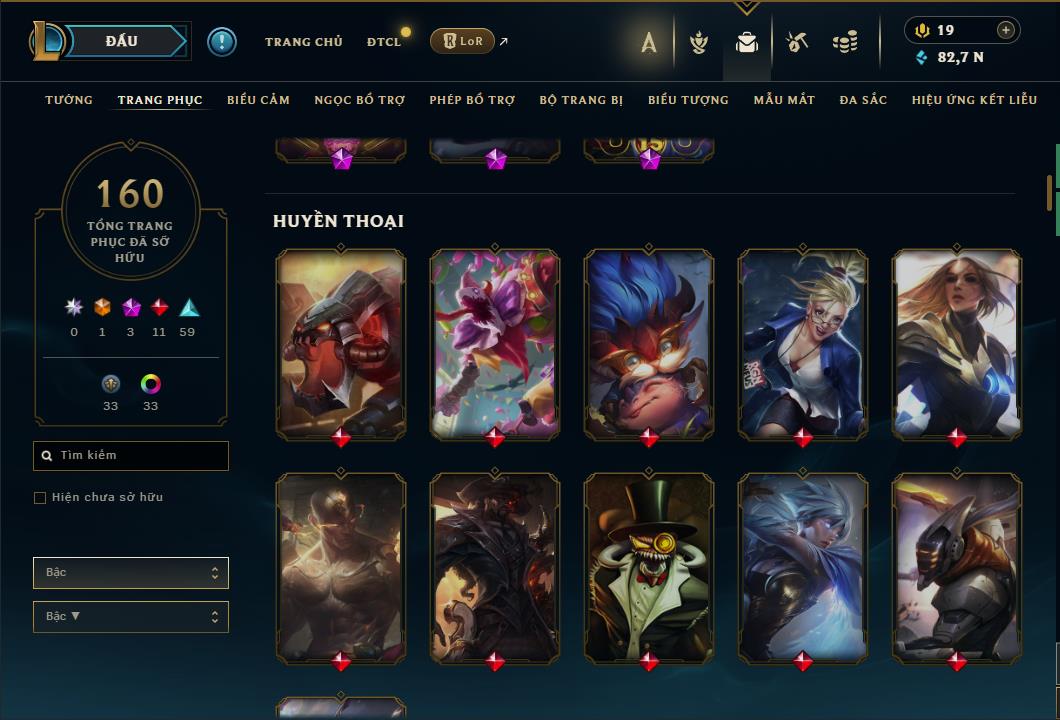
Task: Switch to the ĐA SẮC tab
Action: coord(863,100)
